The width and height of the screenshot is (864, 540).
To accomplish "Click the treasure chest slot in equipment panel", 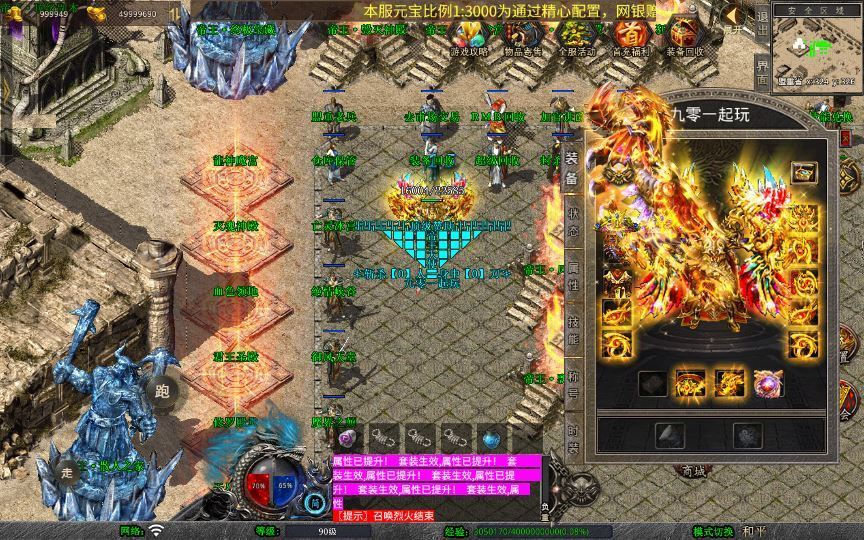I will [803, 173].
